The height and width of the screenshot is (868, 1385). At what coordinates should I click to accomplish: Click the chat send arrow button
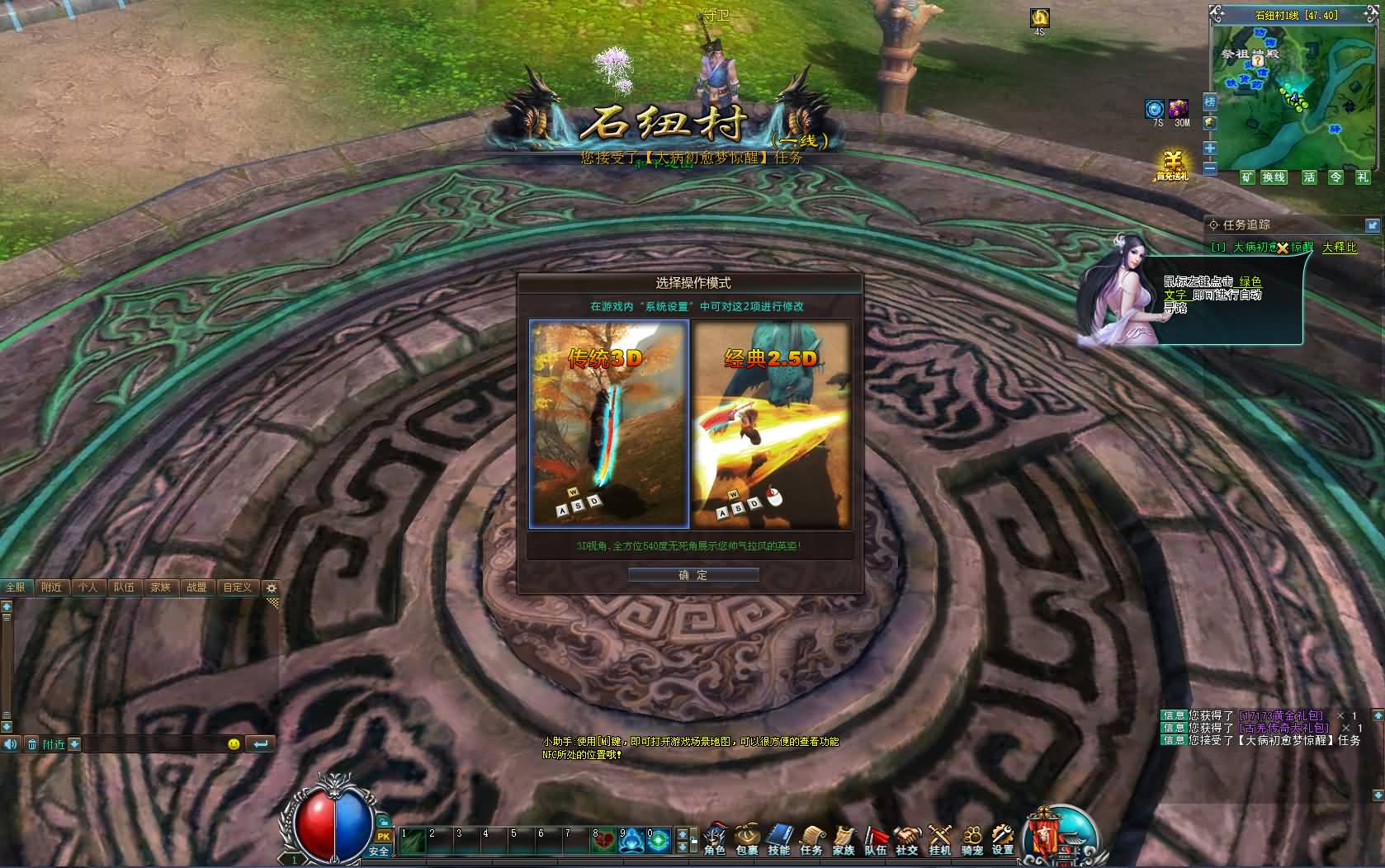261,744
